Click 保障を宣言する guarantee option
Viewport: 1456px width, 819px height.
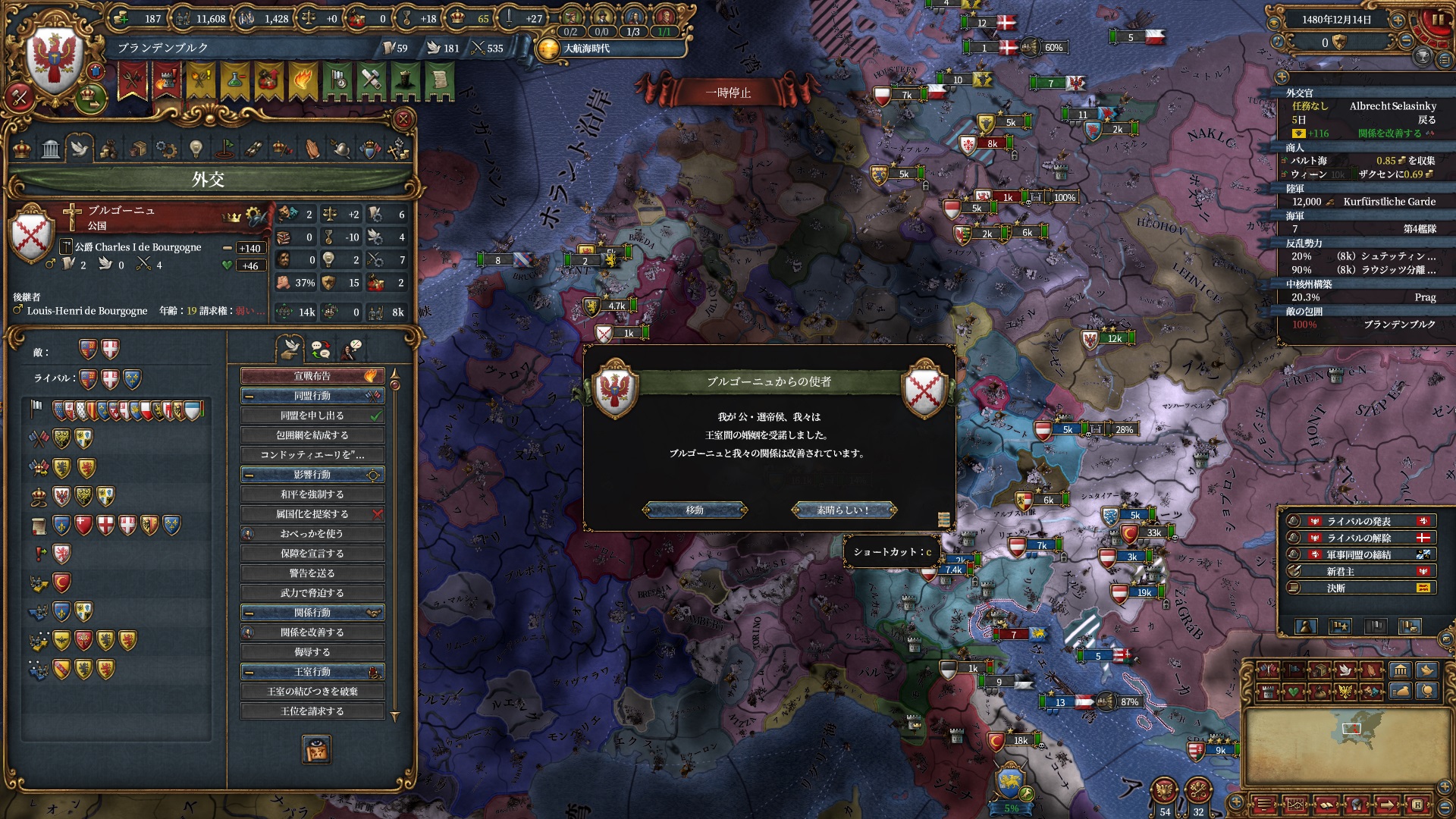pyautogui.click(x=312, y=554)
